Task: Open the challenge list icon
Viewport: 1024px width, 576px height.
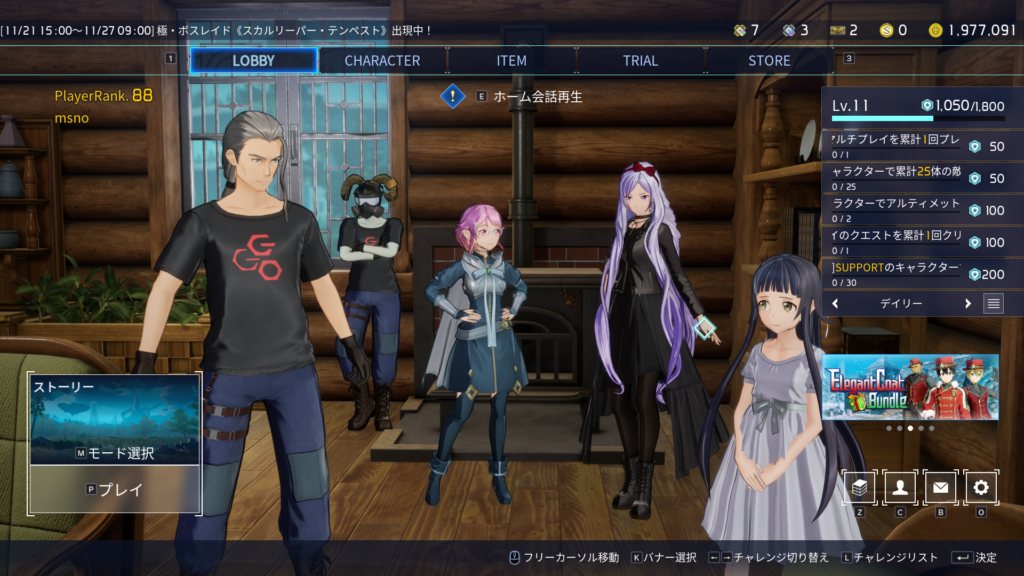Action: tap(993, 303)
